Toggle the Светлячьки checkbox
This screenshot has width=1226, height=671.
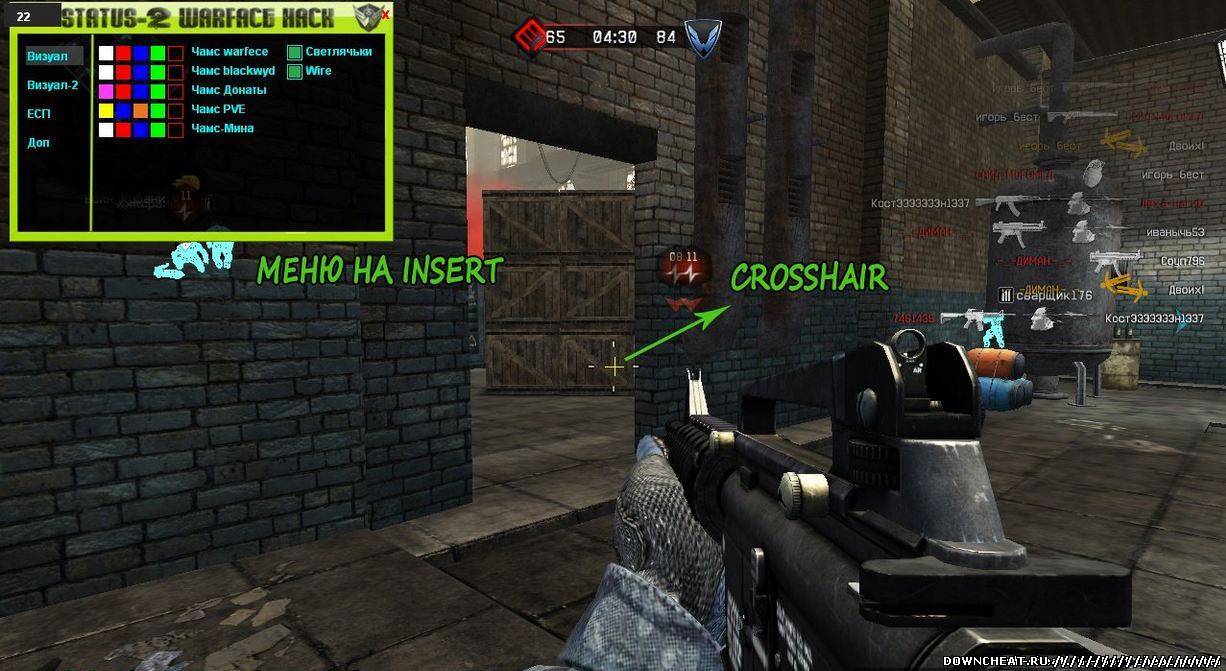(x=295, y=52)
